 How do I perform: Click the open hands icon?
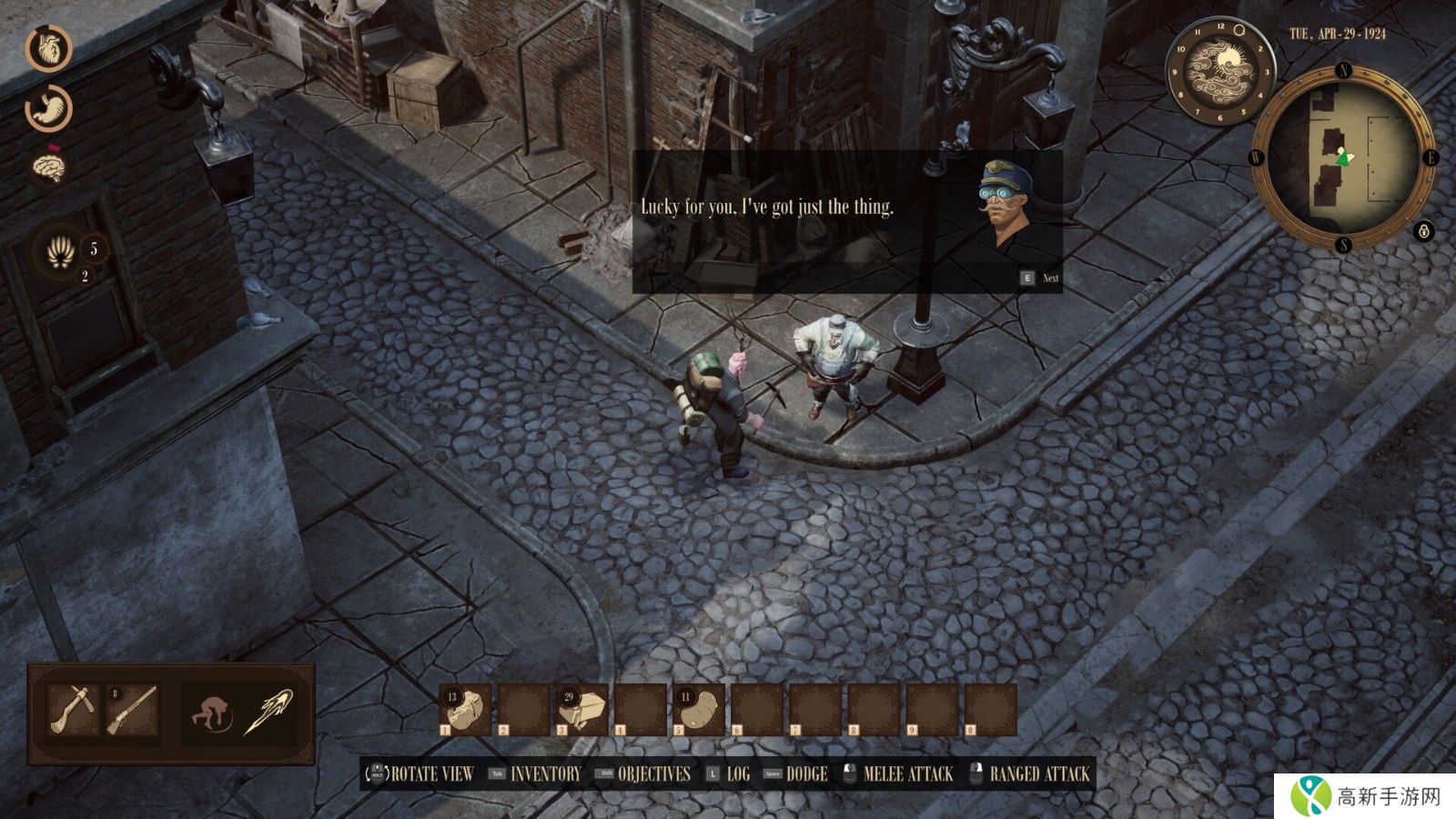point(61,252)
